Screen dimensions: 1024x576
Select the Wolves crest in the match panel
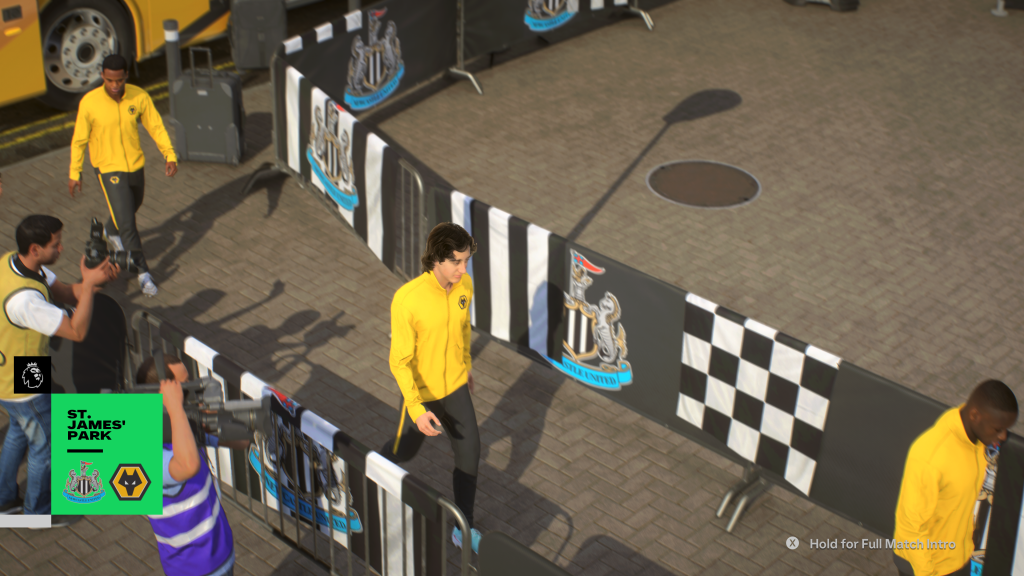130,481
